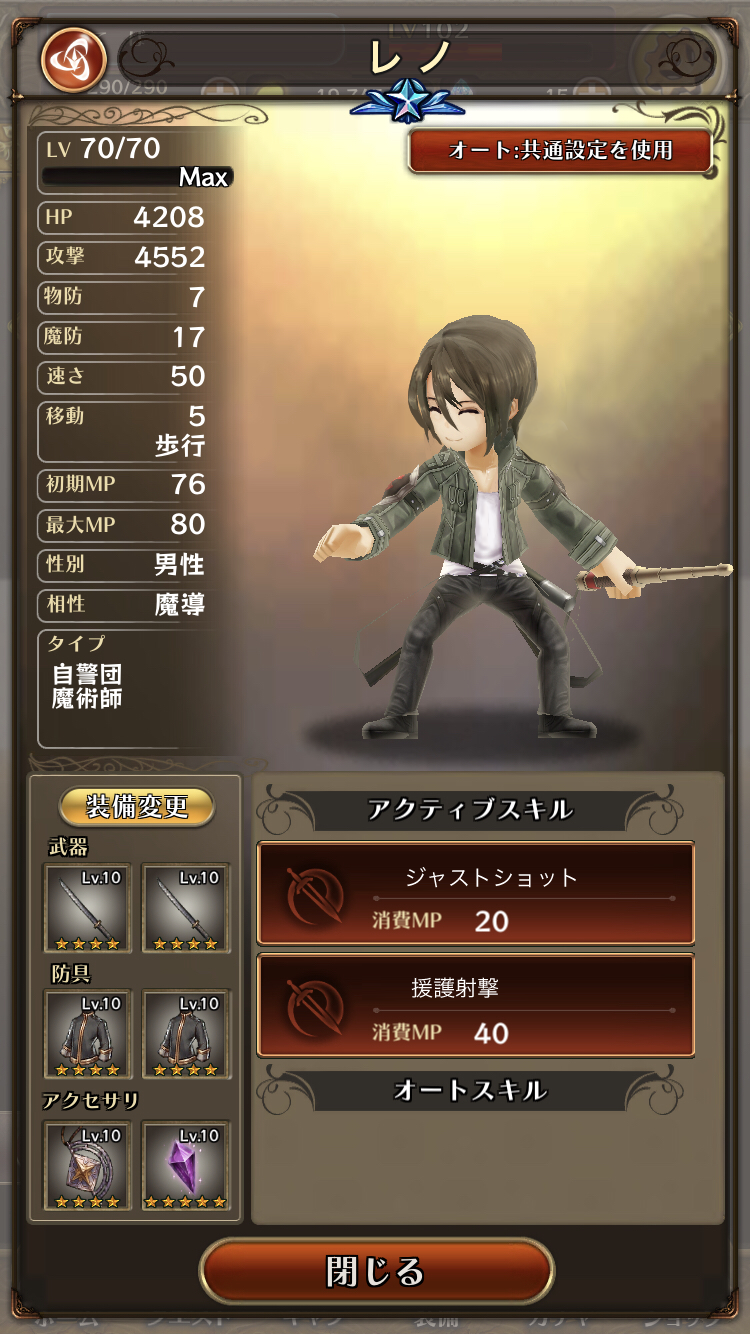Select the pendant accessory slot

click(x=87, y=1166)
